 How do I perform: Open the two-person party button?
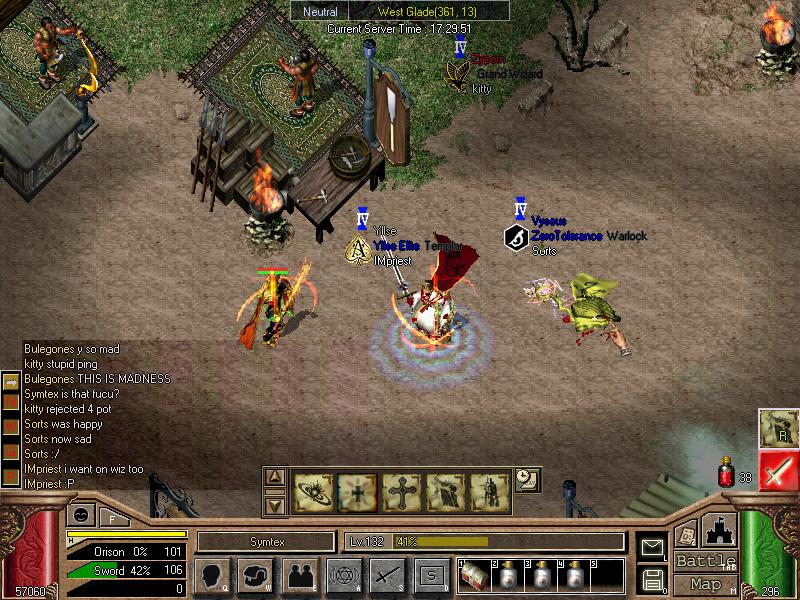pos(300,576)
